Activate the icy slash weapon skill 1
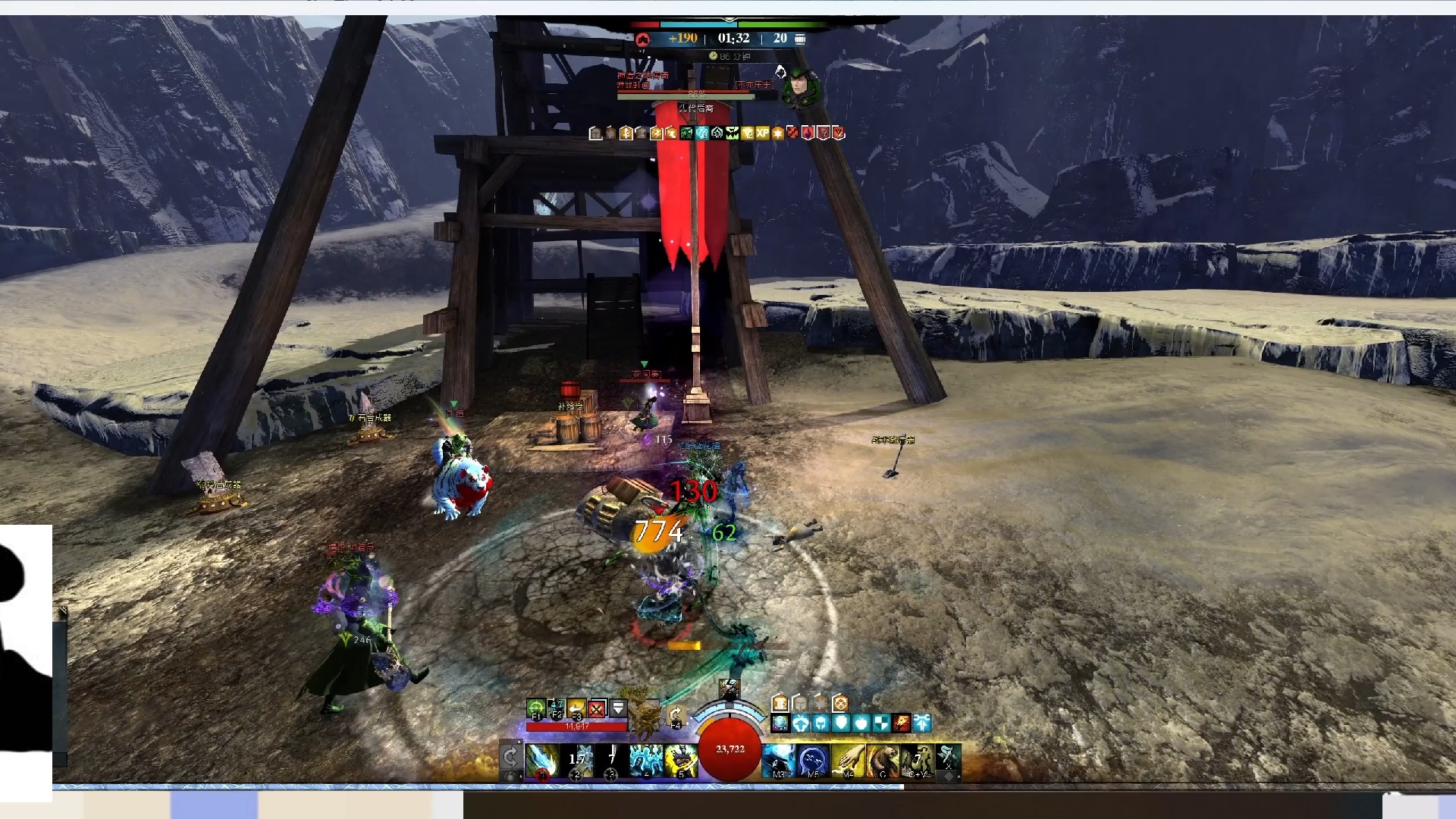1456x819 pixels. point(542,760)
